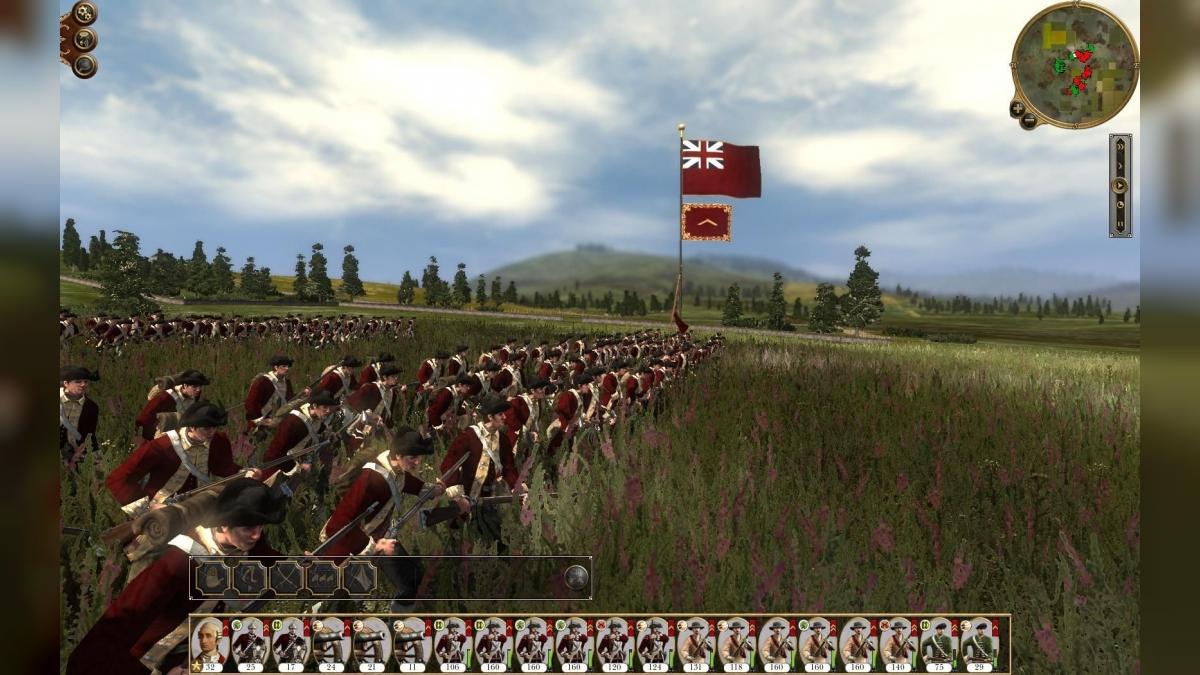Choose the cannon unit card numbered 24
The width and height of the screenshot is (1200, 675).
(x=331, y=643)
